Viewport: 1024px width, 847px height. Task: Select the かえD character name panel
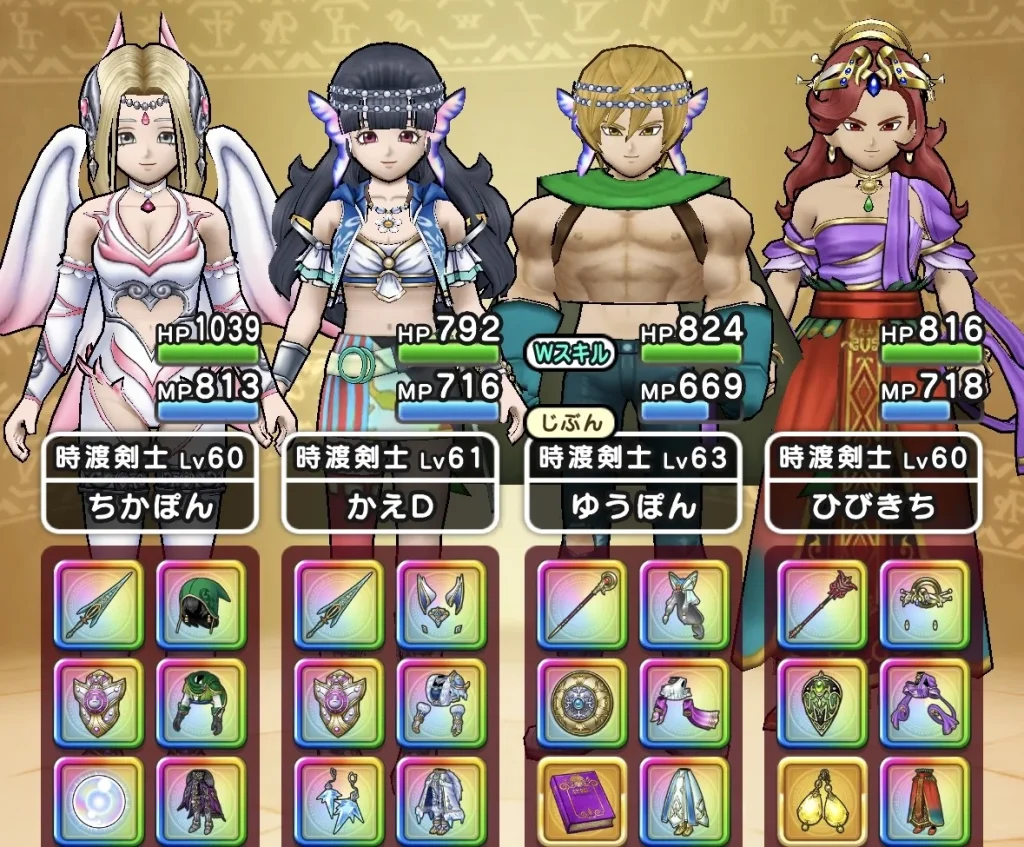coord(390,484)
